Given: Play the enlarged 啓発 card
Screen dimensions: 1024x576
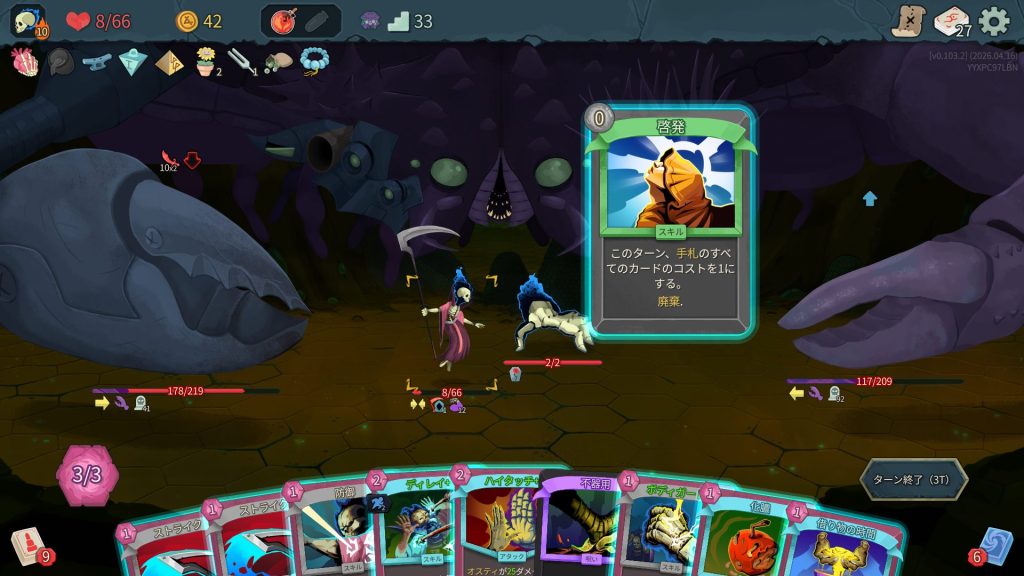Looking at the screenshot, I should tap(669, 220).
